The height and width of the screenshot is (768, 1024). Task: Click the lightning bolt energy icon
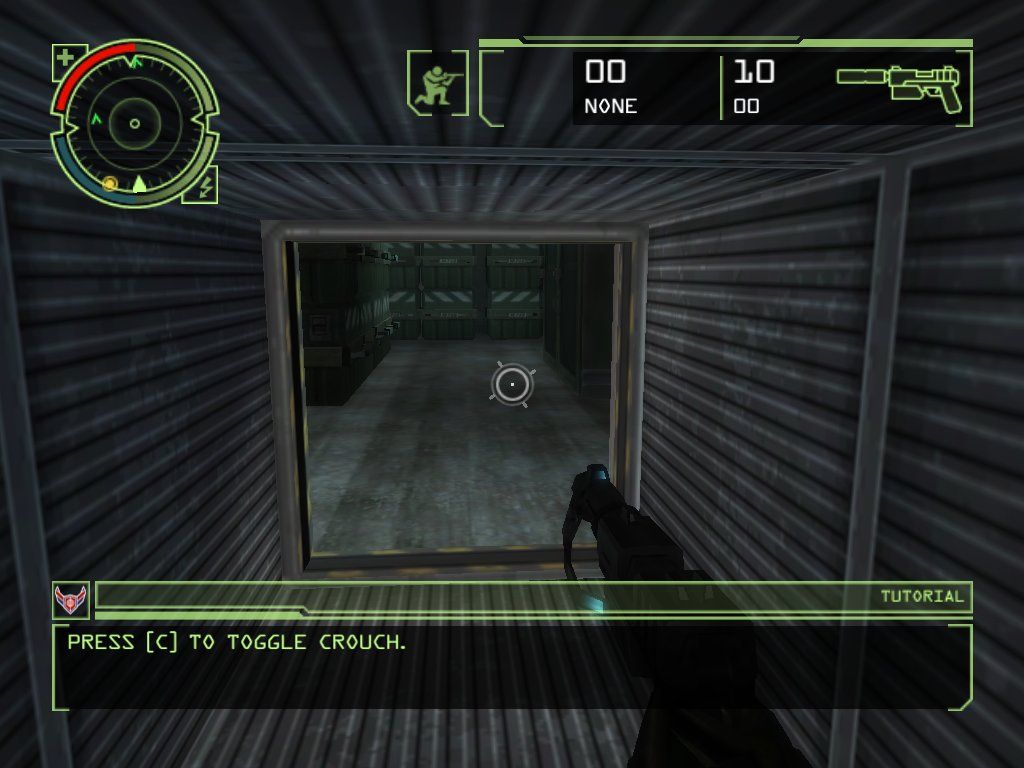[201, 185]
